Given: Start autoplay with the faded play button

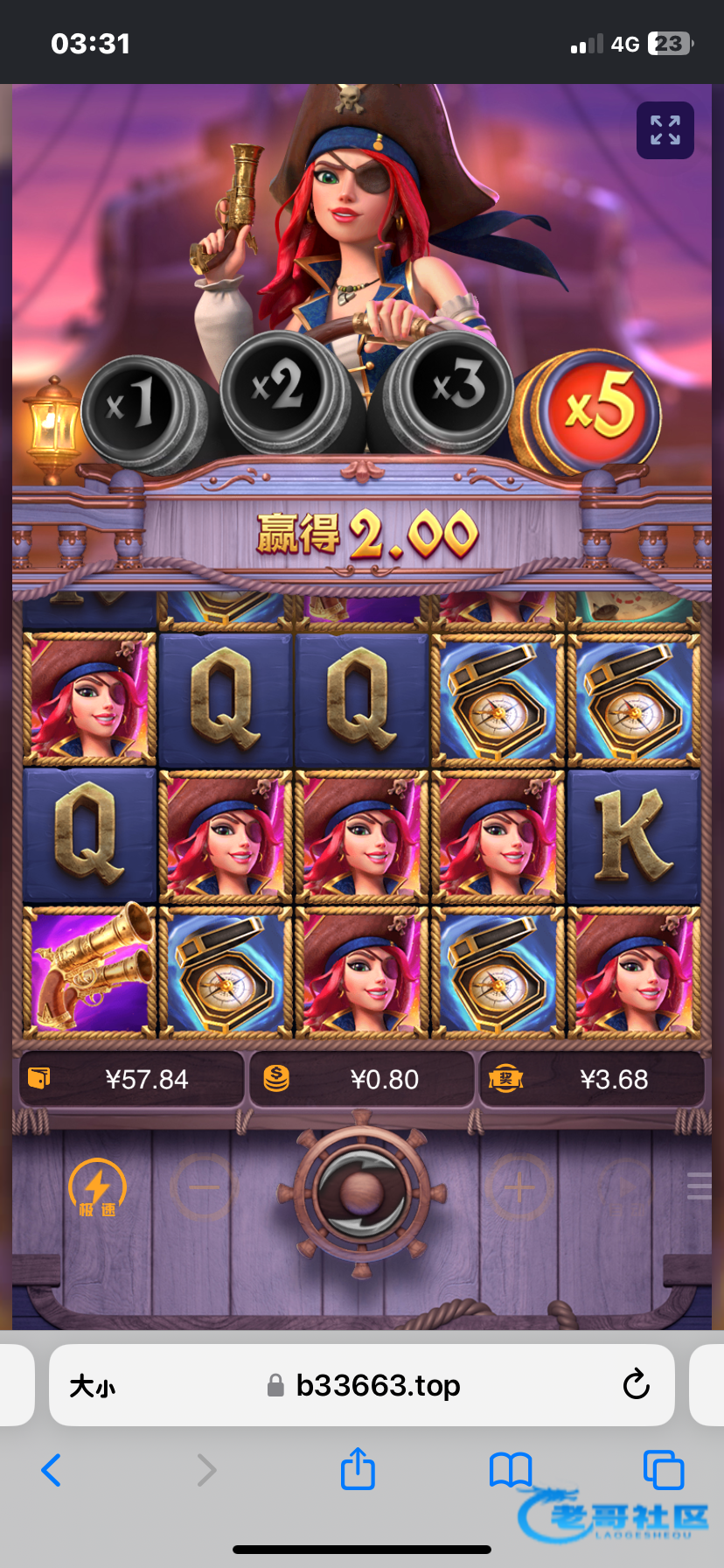Looking at the screenshot, I should 625,1187.
